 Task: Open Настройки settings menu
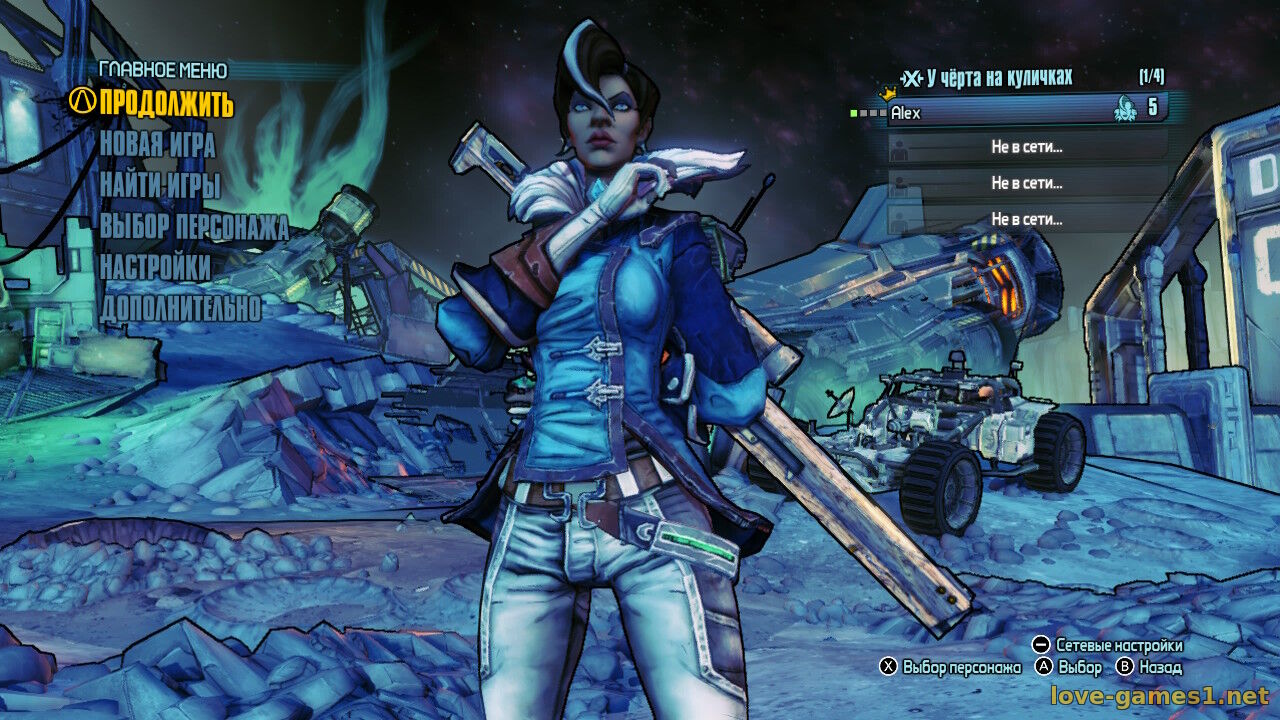(155, 268)
